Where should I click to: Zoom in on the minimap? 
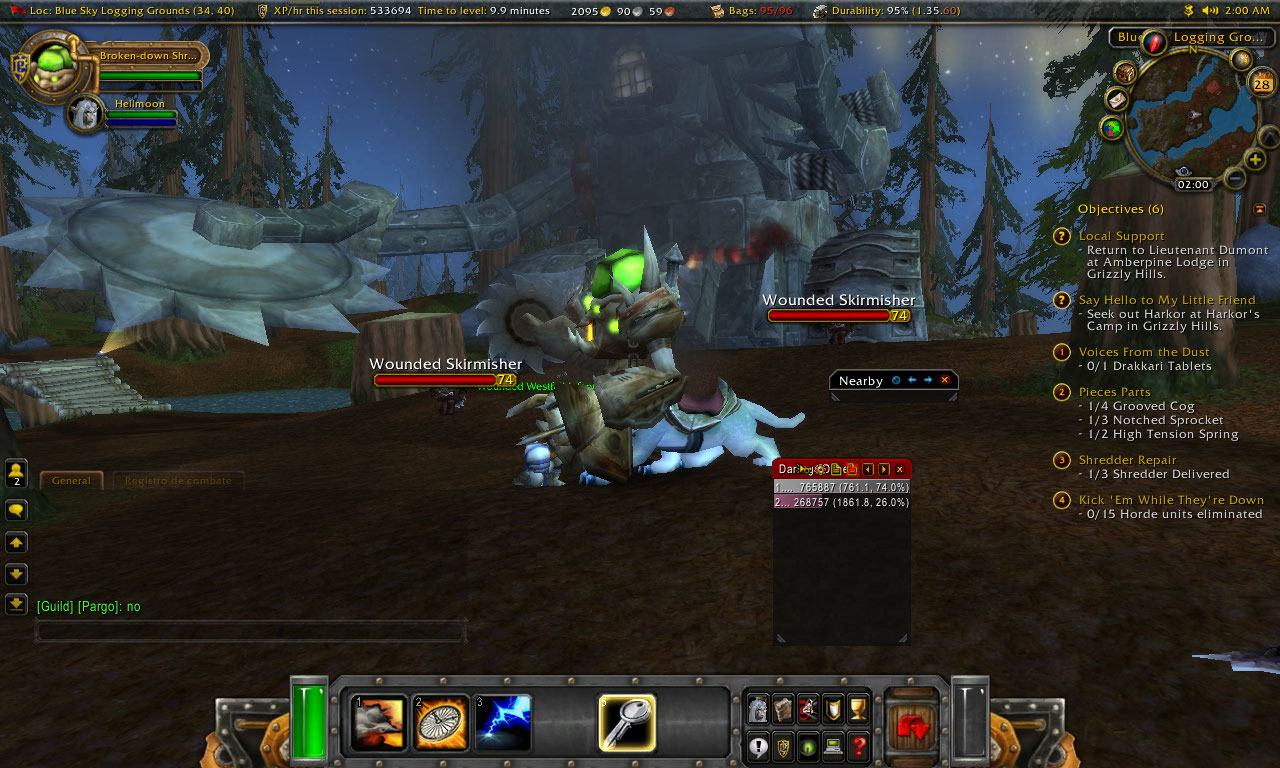[1256, 160]
